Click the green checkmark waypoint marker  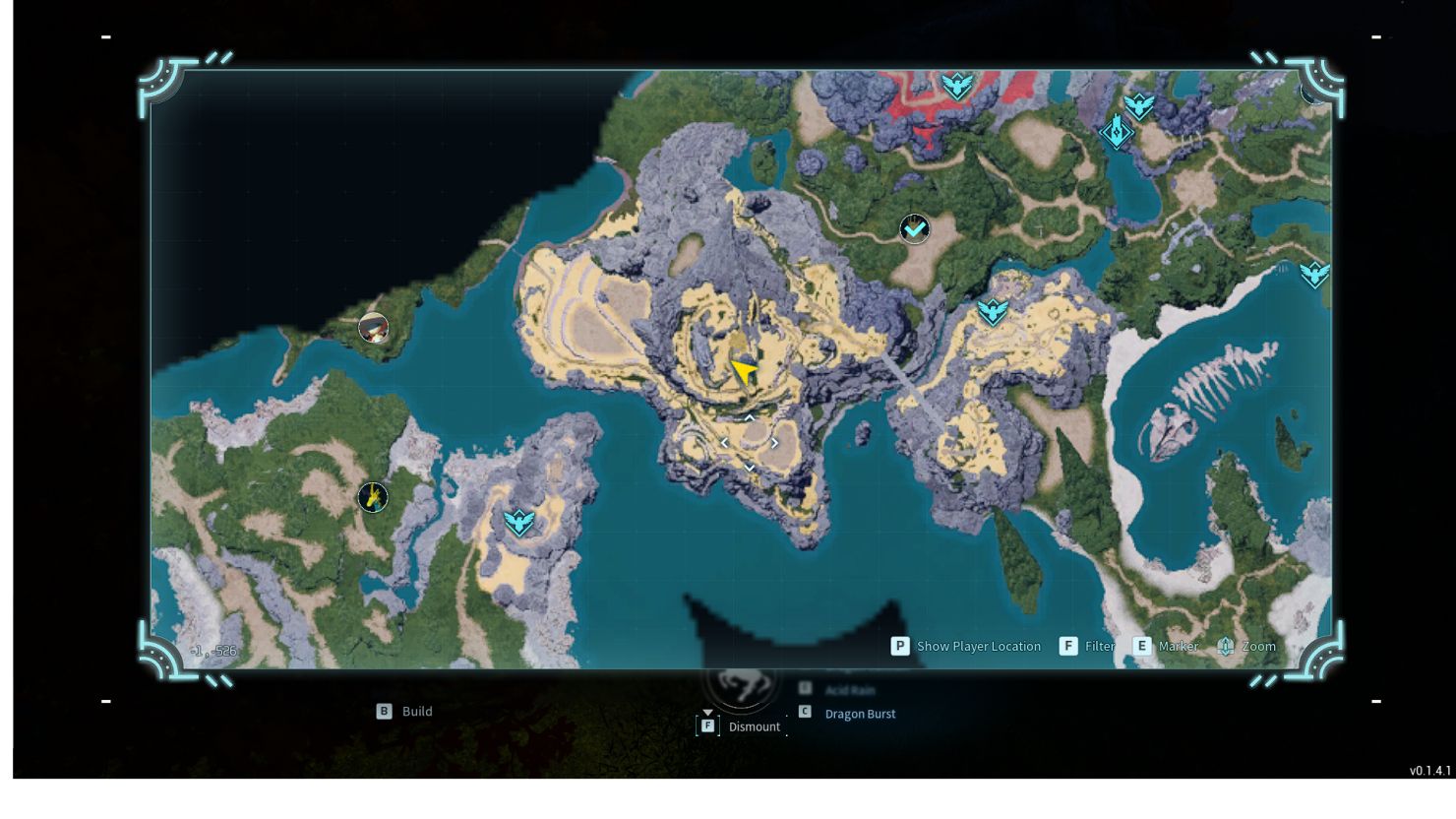coord(913,228)
